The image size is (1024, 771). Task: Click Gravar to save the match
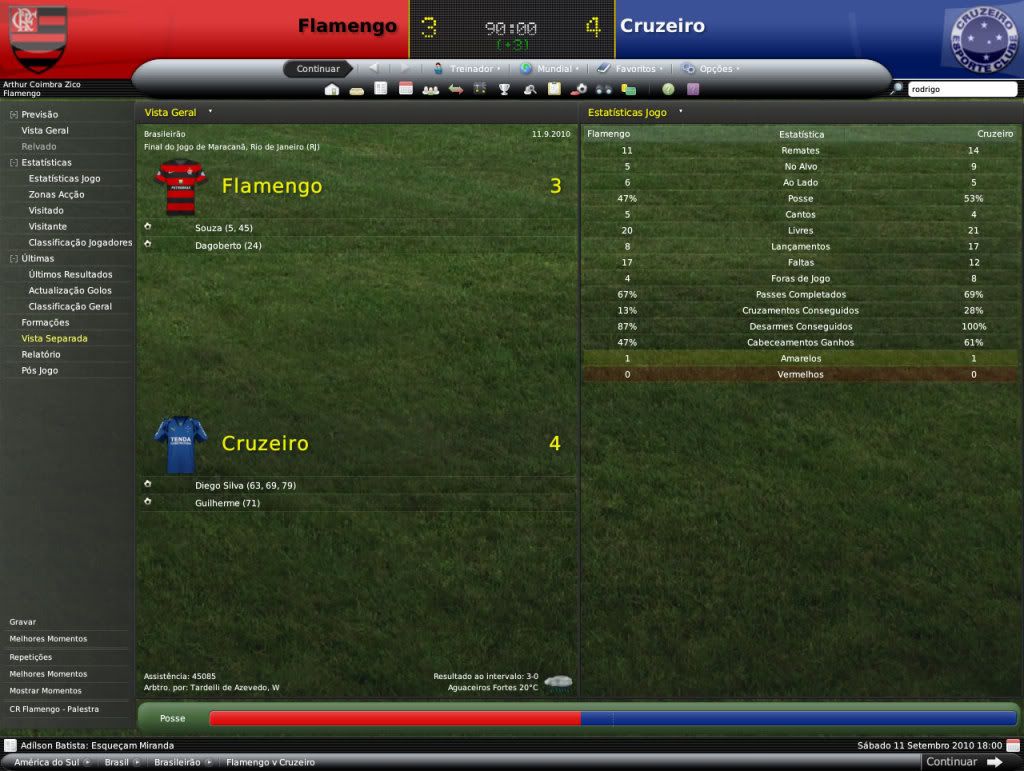(23, 622)
